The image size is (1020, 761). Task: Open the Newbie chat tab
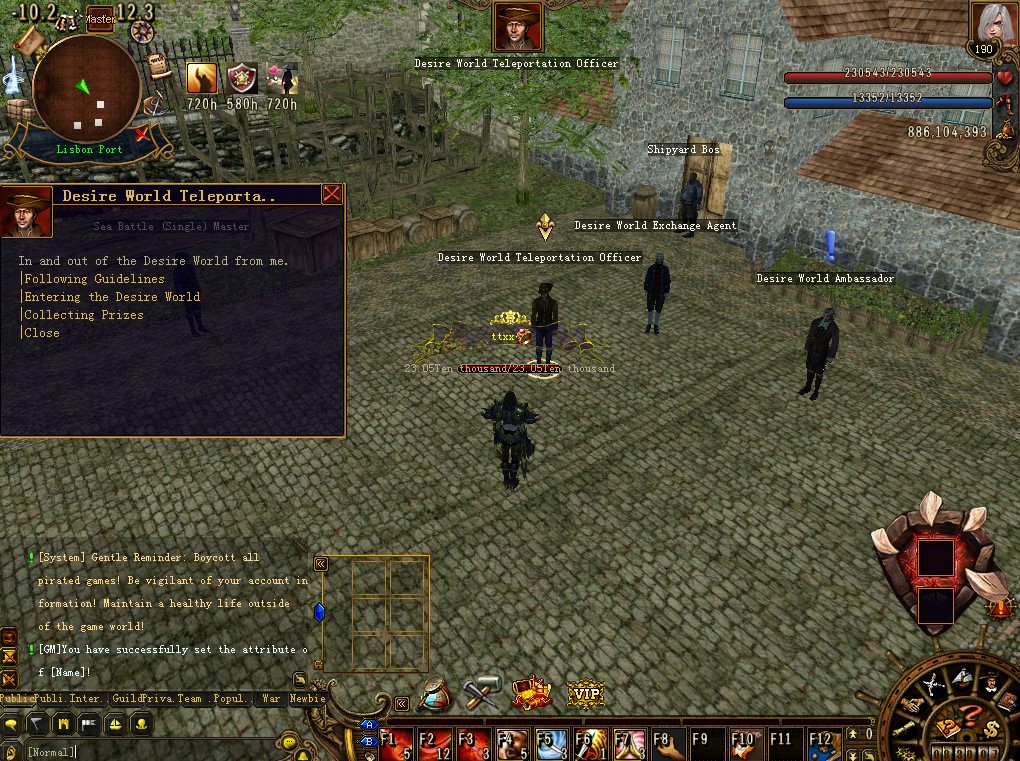pyautogui.click(x=308, y=699)
